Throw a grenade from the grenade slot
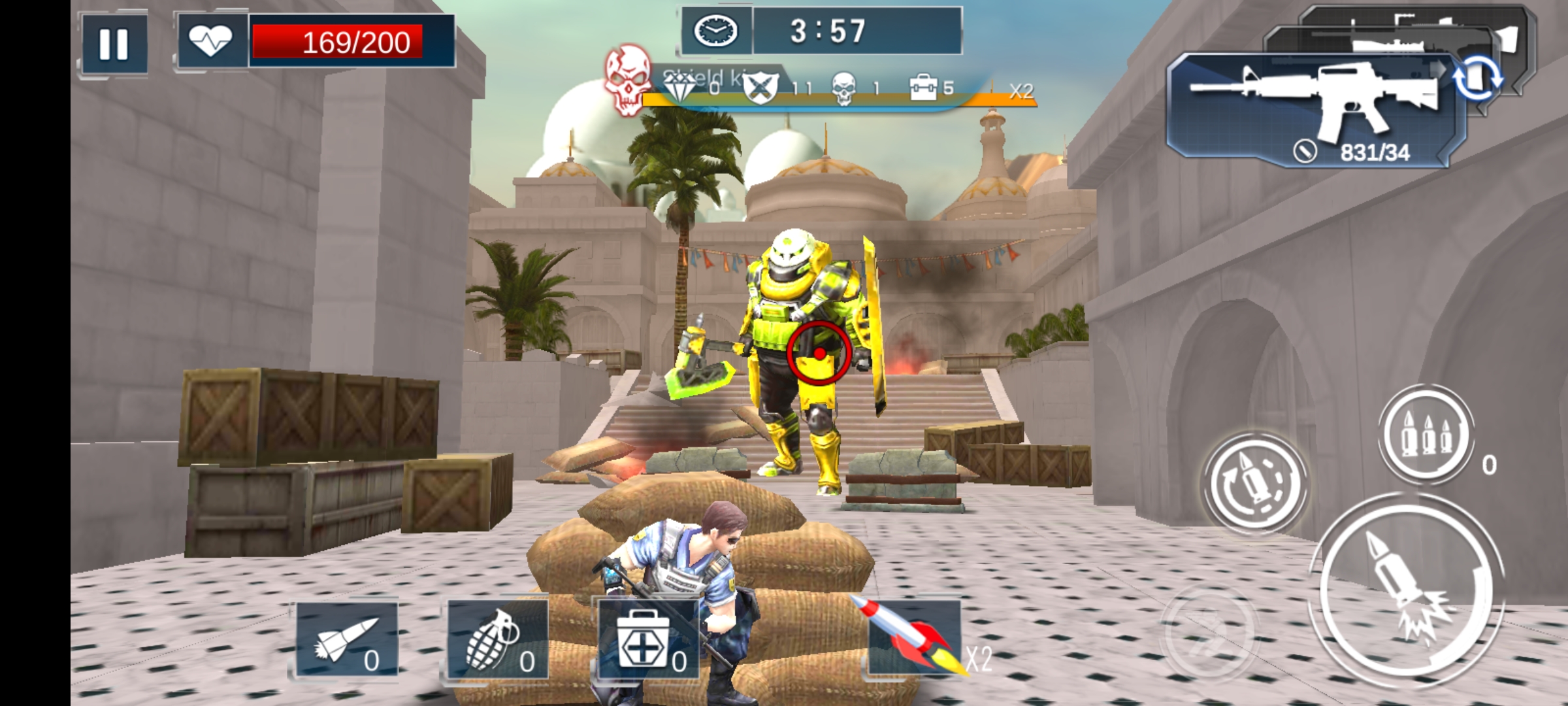The height and width of the screenshot is (706, 1568). pyautogui.click(x=498, y=639)
